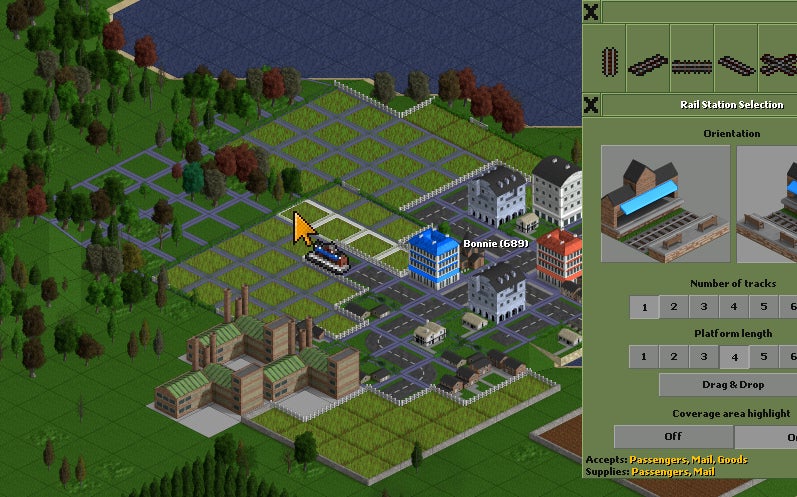Set platform length to 1
Screen dimensions: 797x497
[x=644, y=356]
